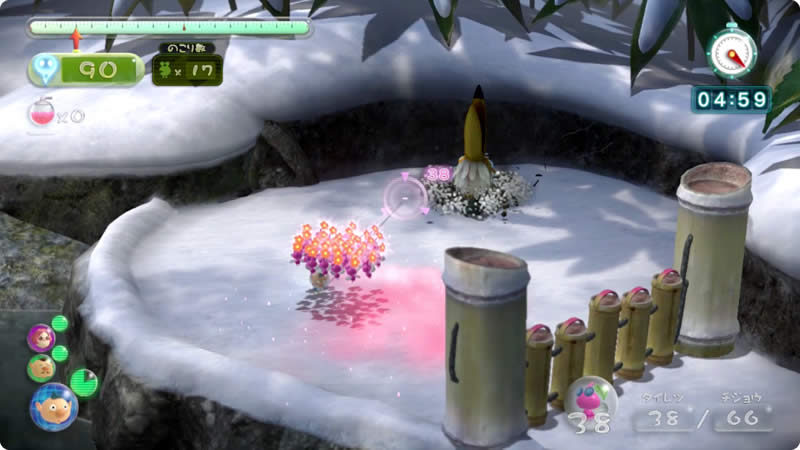Switch to Charlie's green leader portrait
The height and width of the screenshot is (450, 800).
pos(41,368)
